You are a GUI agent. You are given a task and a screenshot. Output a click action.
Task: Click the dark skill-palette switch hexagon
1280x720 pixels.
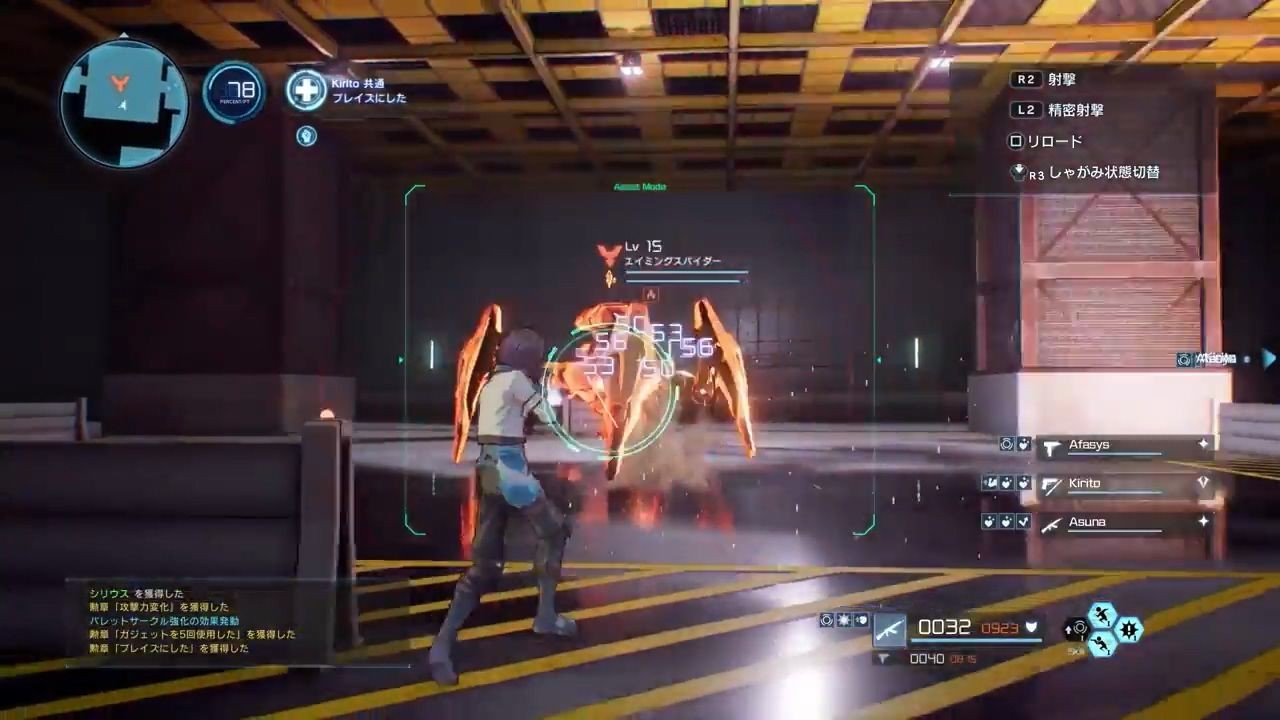tap(1077, 629)
